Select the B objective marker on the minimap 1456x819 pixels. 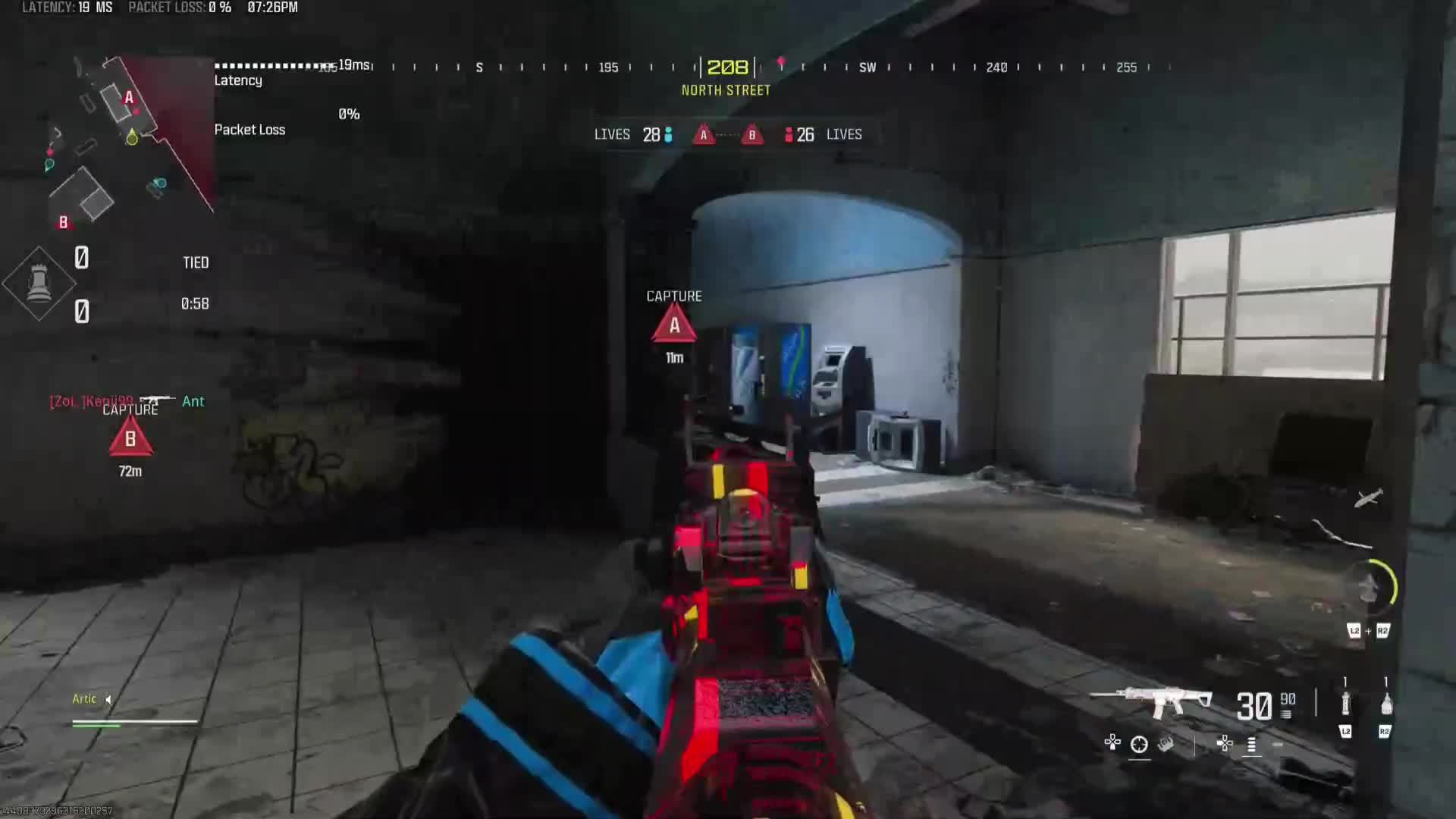[x=64, y=222]
